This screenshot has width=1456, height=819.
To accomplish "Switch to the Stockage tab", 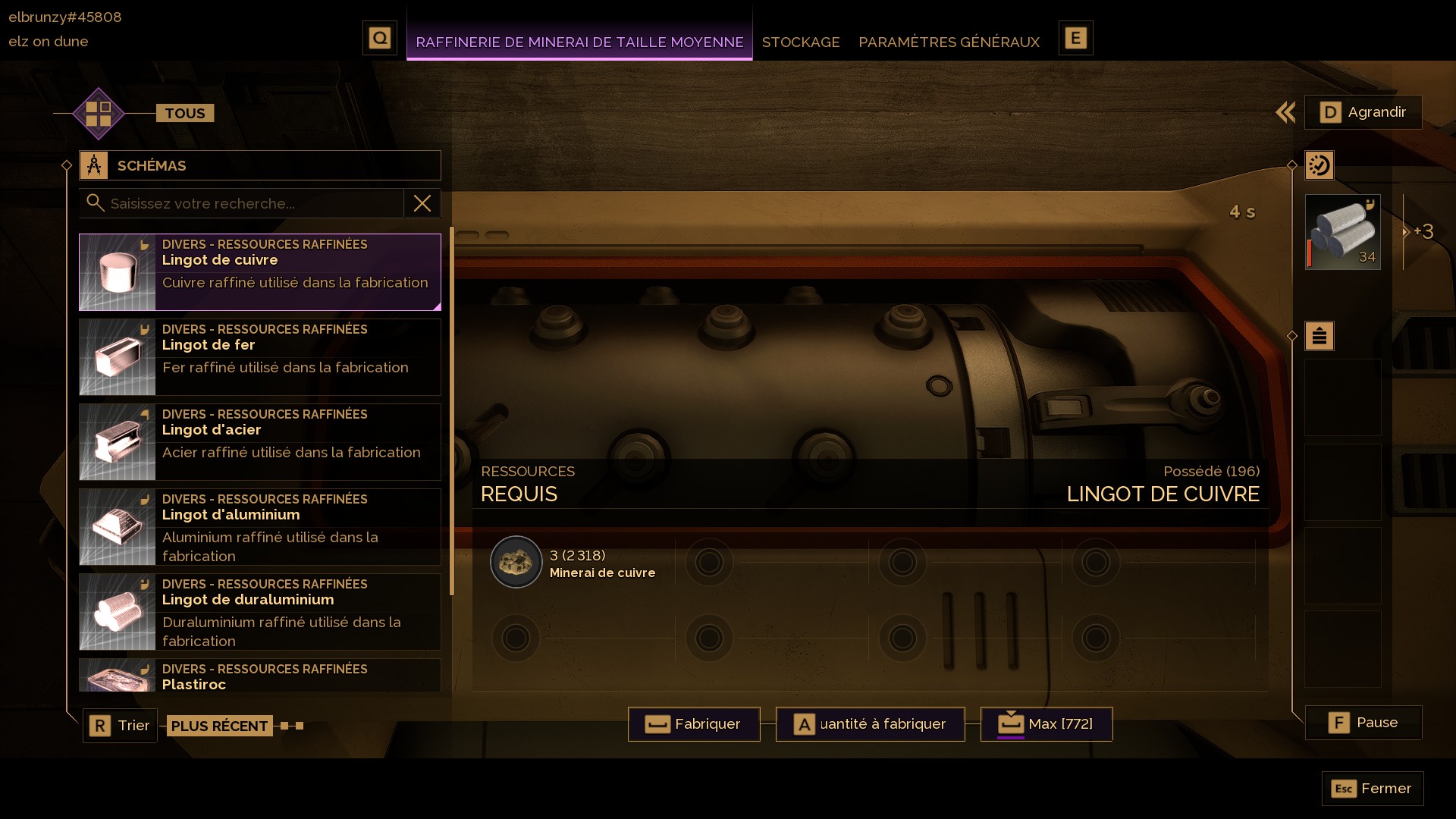I will click(x=800, y=42).
